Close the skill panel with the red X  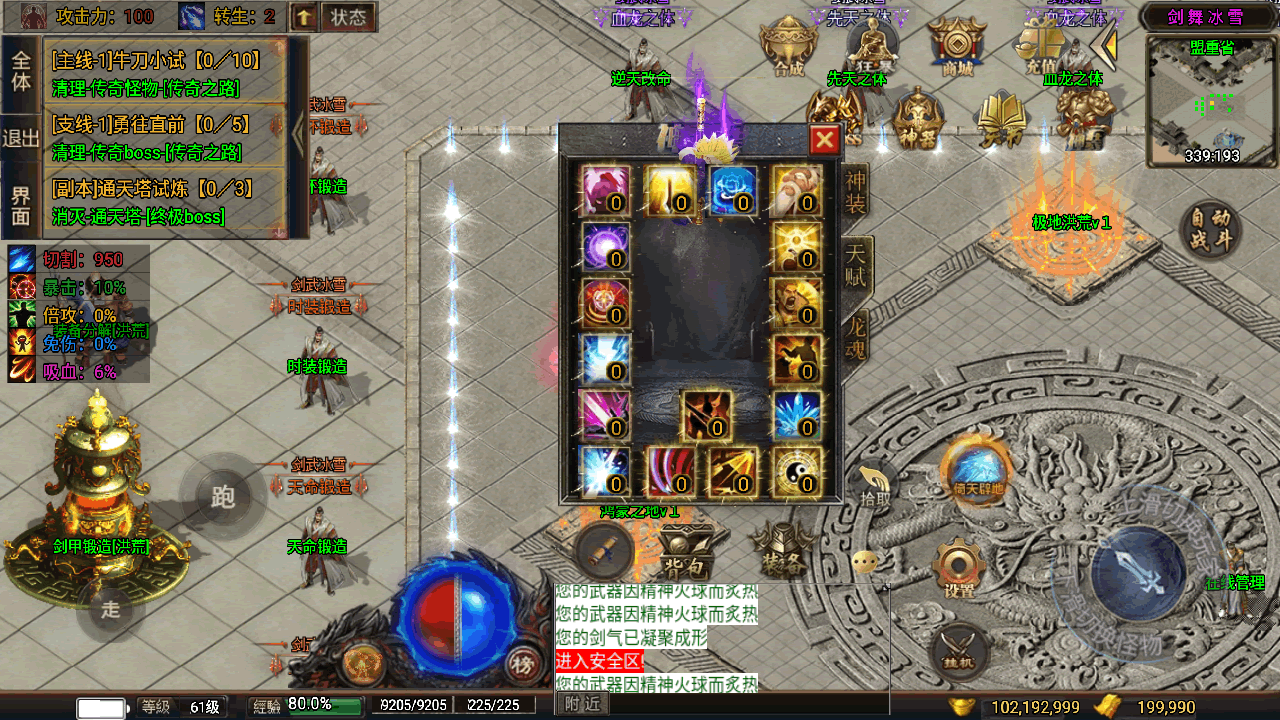[x=824, y=140]
